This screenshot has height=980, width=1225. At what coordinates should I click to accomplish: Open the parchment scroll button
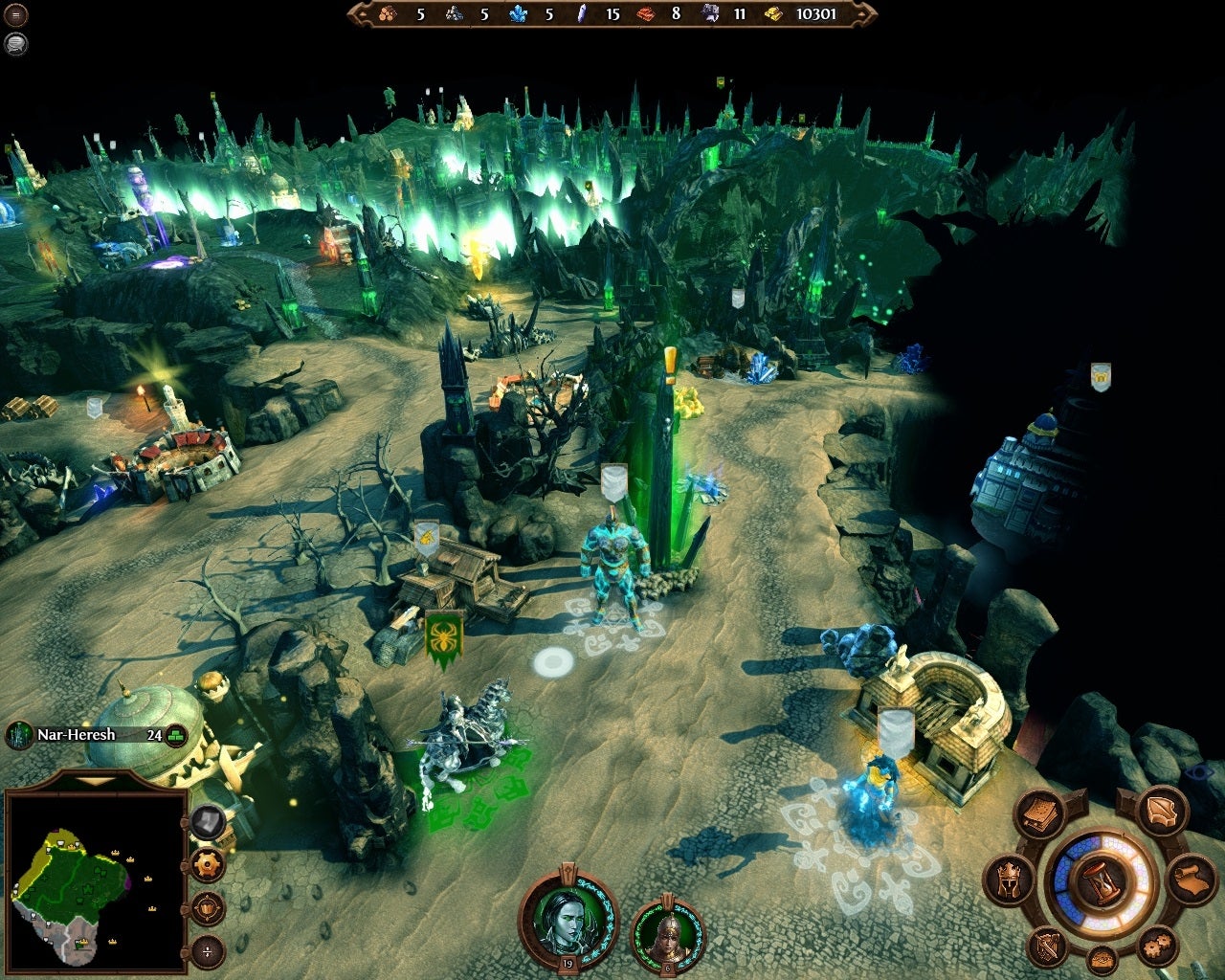pyautogui.click(x=1192, y=880)
